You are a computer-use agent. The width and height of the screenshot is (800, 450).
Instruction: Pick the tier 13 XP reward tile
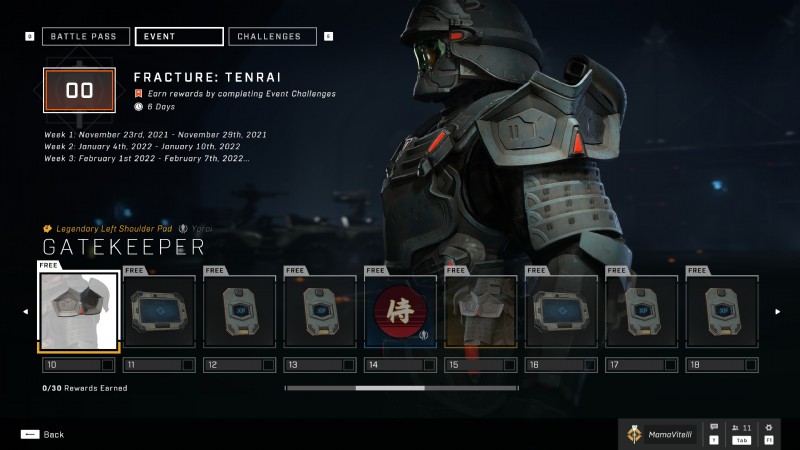[320, 312]
